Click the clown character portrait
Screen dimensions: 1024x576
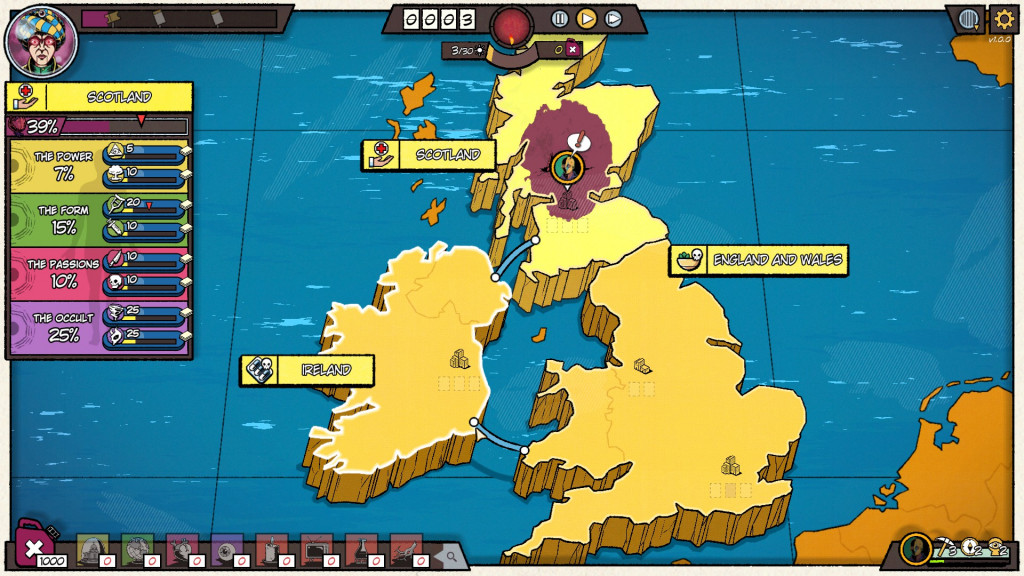40,41
